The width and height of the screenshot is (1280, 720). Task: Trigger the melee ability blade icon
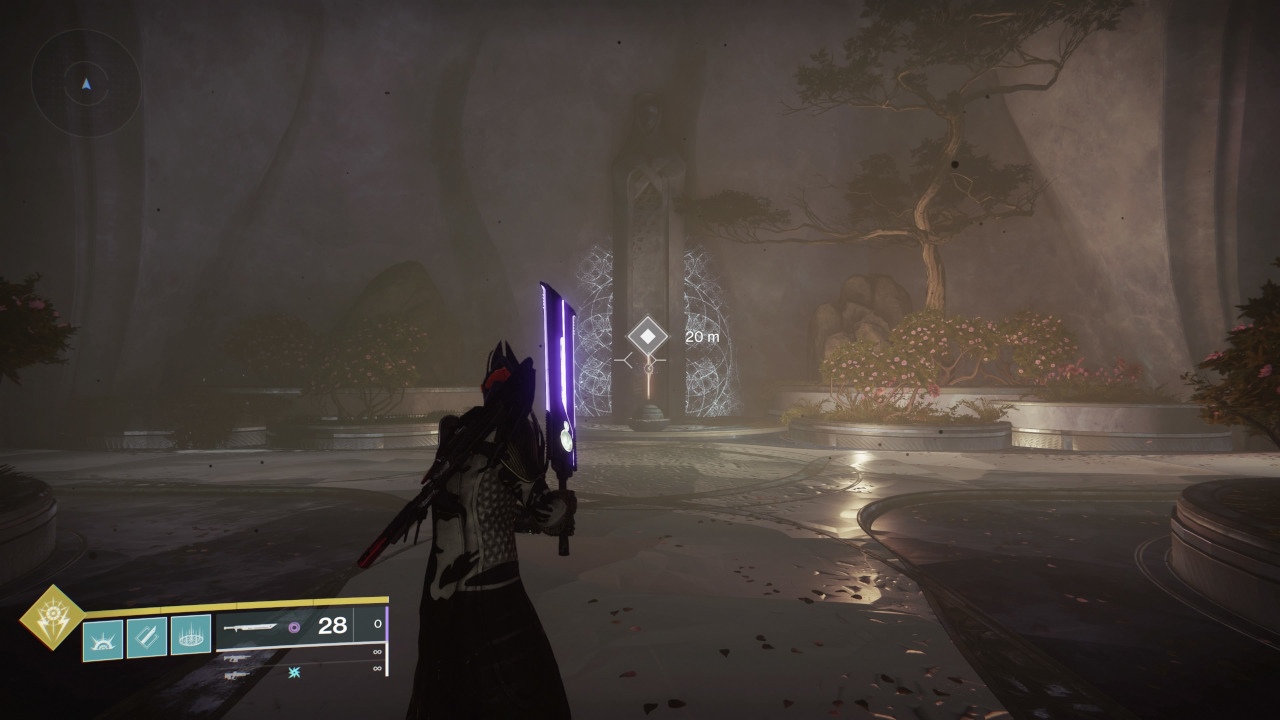147,637
